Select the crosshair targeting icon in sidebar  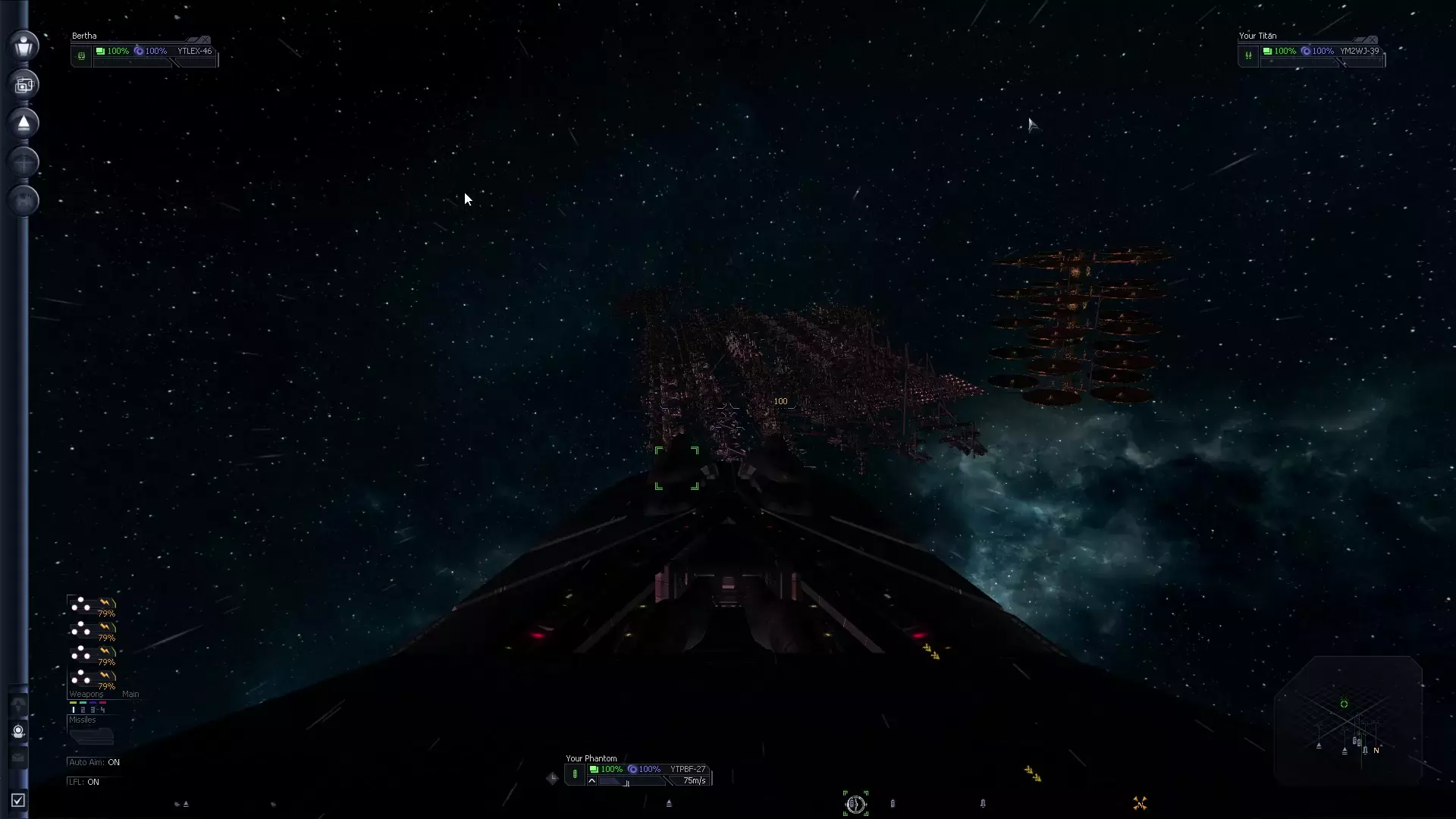coord(24,160)
